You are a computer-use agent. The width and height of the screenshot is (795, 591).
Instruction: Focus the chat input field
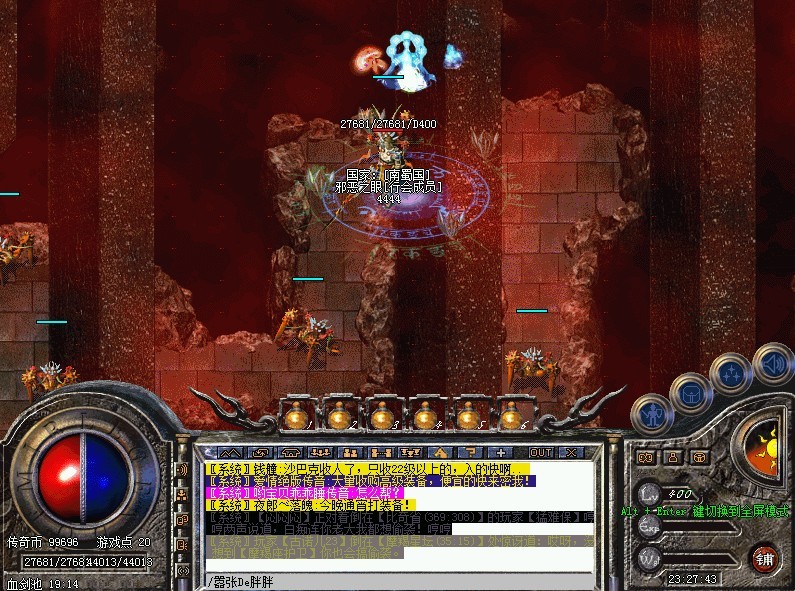pyautogui.click(x=400, y=581)
